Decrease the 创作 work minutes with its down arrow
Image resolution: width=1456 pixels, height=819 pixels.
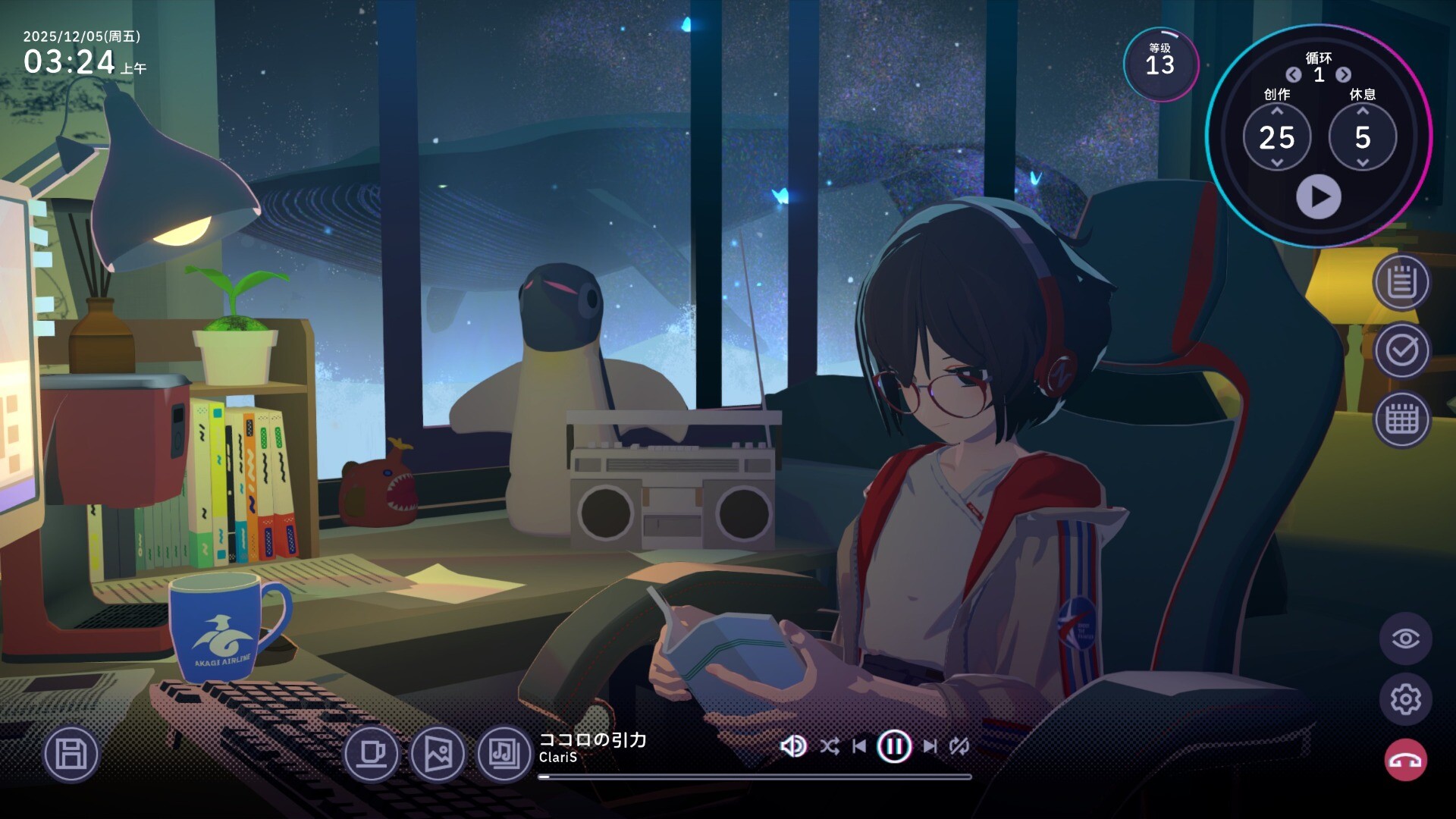coord(1277,163)
